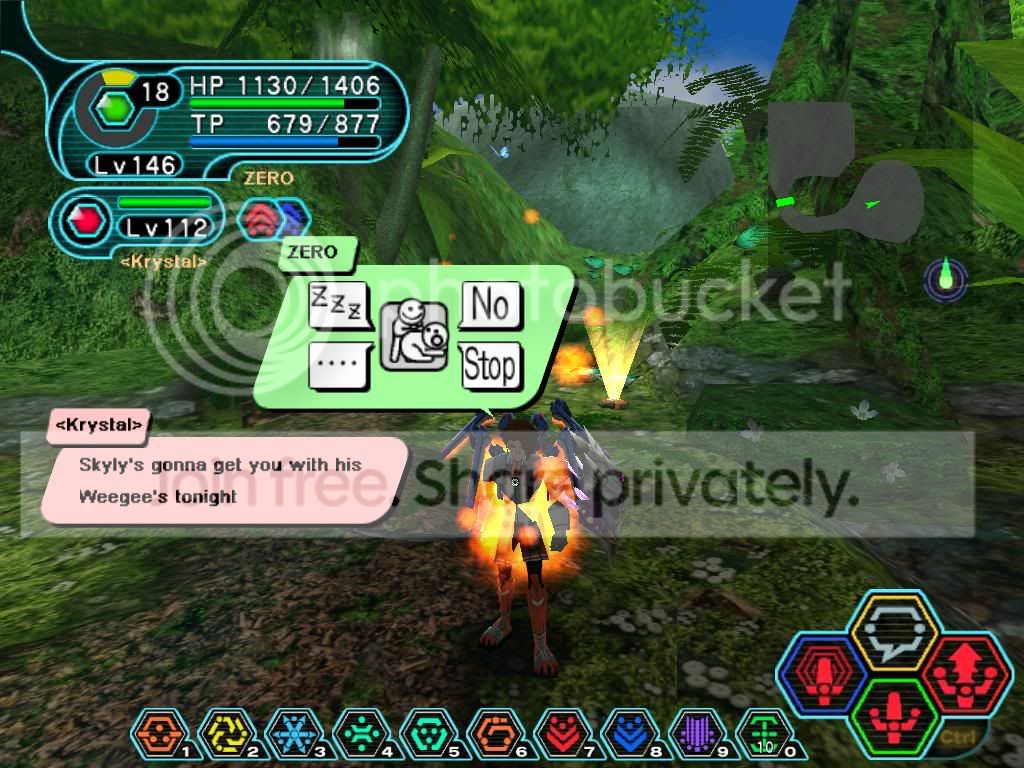Choose the "Stop" symbol chat option
Viewport: 1024px width, 768px height.
pos(490,366)
